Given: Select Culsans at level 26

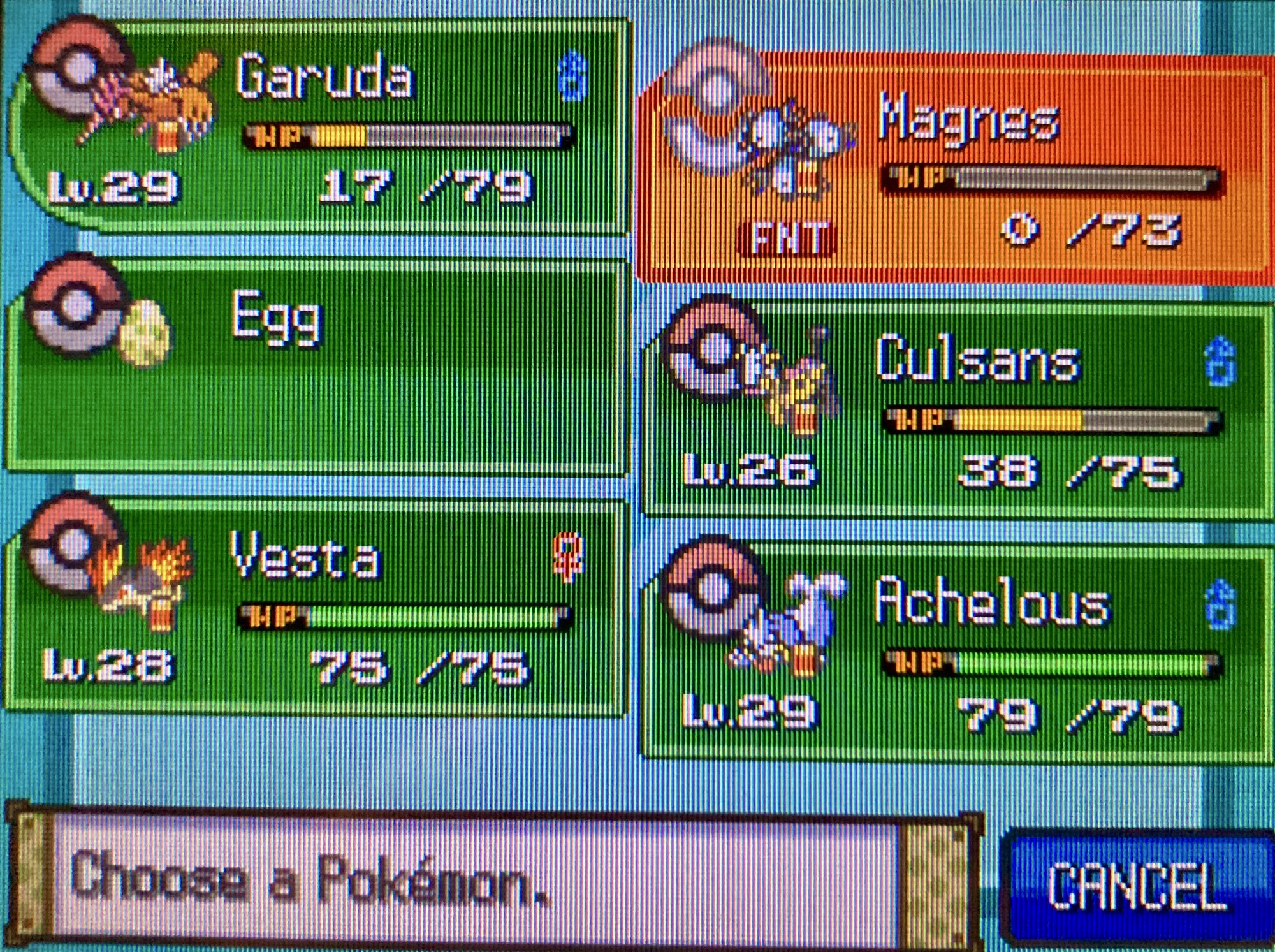Looking at the screenshot, I should (956, 411).
